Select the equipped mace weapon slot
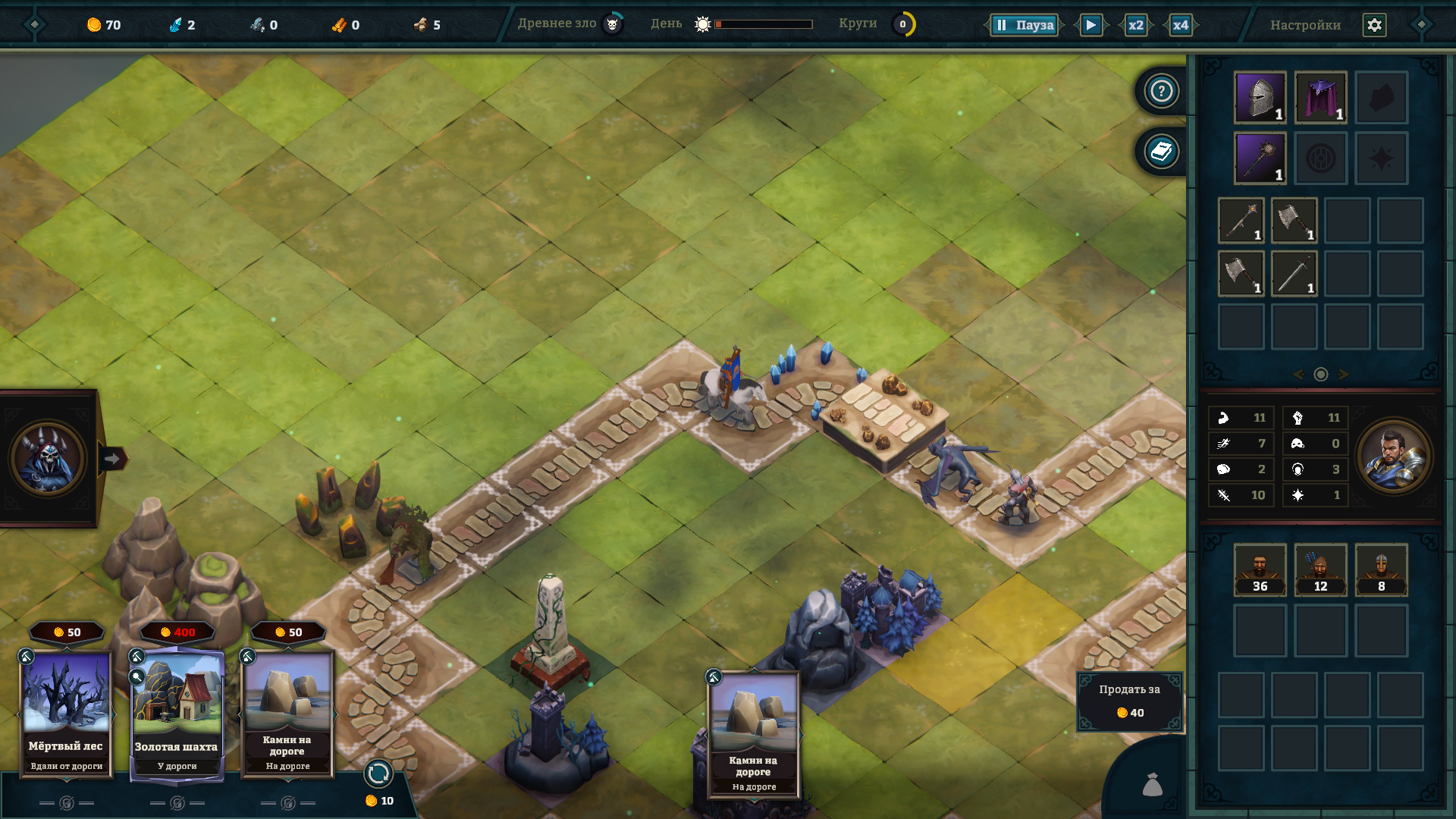 click(x=1260, y=158)
